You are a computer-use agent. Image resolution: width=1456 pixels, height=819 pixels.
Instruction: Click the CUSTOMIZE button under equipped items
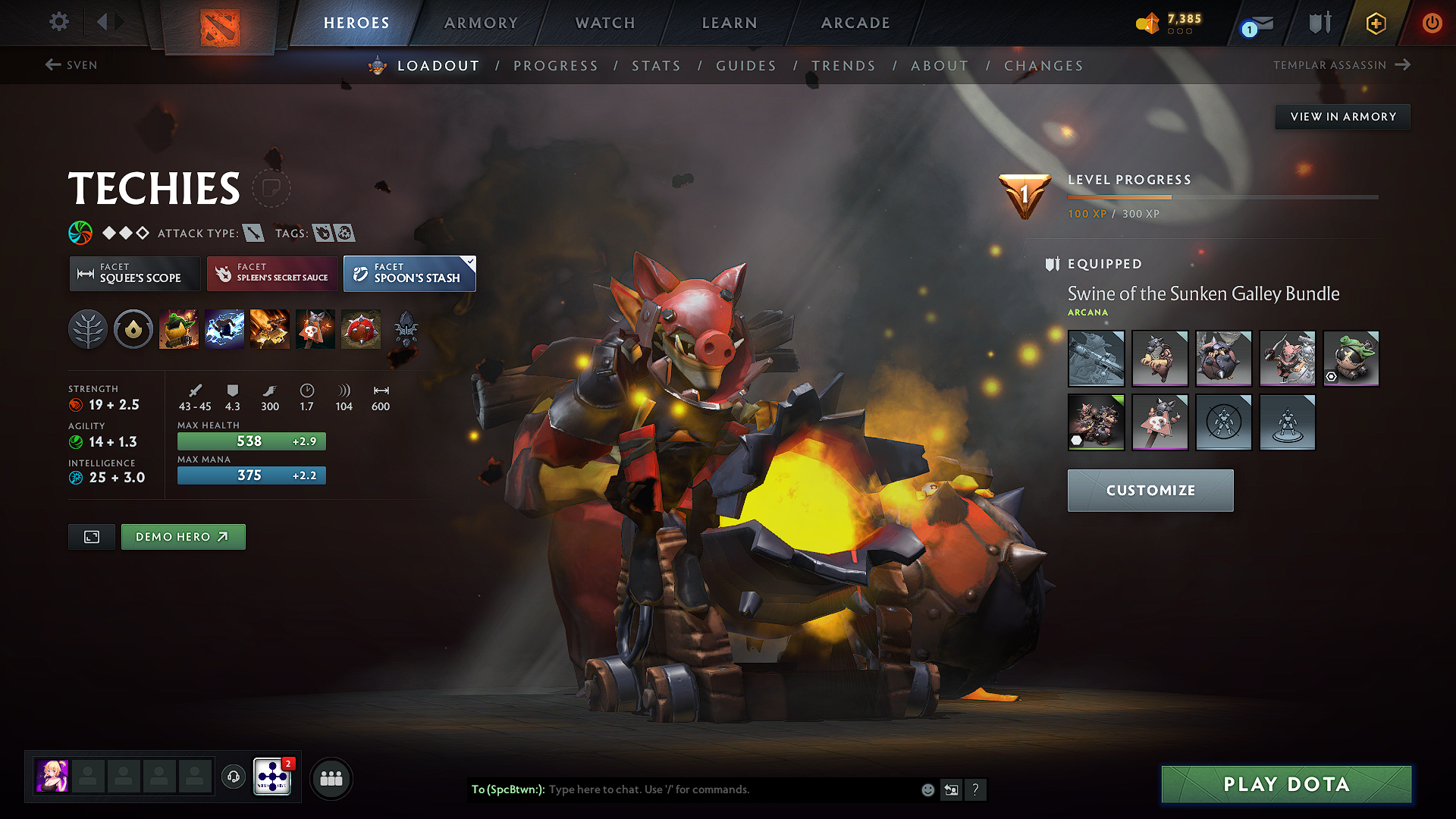[1150, 490]
